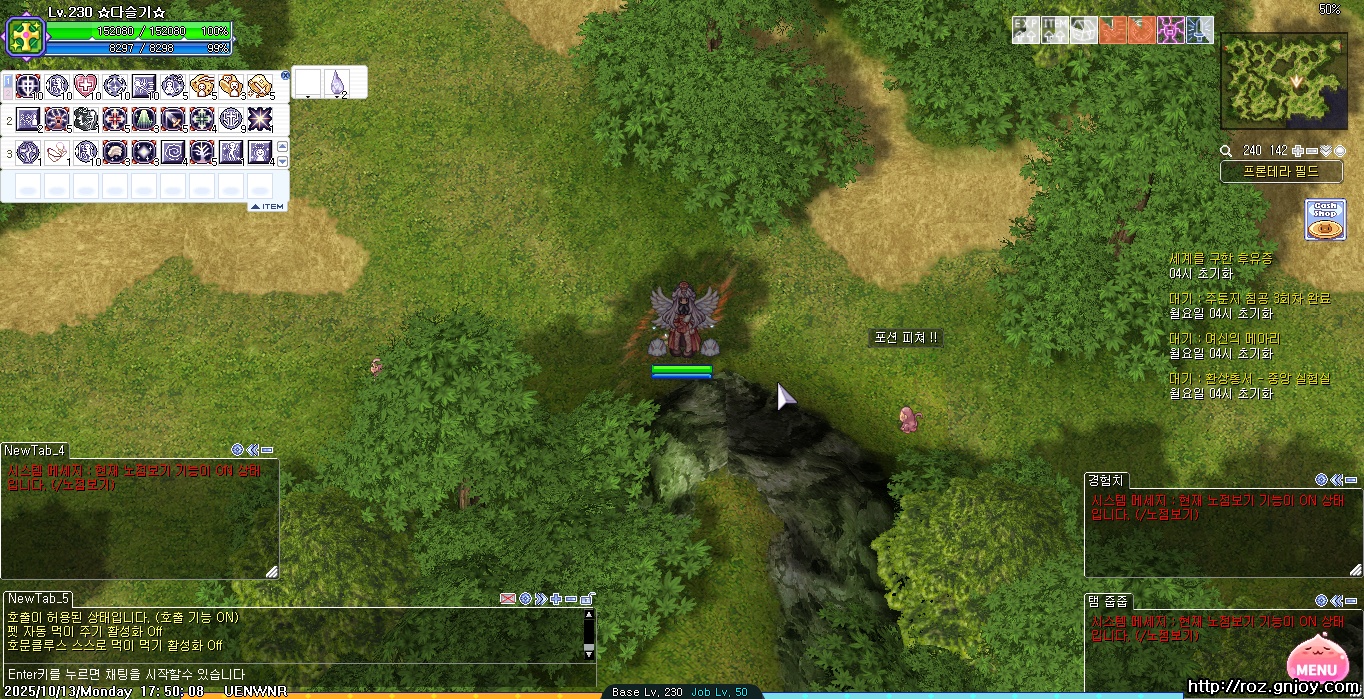The image size is (1364, 699).
Task: Use the spiral swirl skill
Action: point(173,152)
